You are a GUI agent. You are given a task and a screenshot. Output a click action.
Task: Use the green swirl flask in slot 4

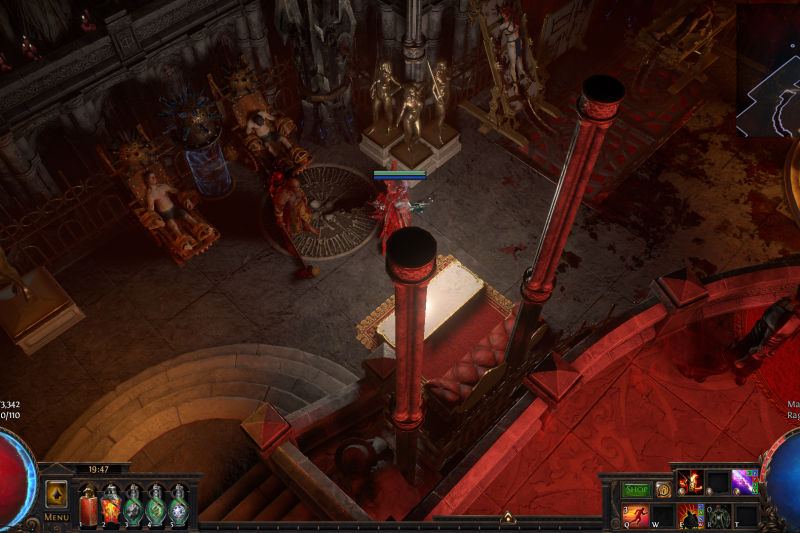[x=156, y=504]
